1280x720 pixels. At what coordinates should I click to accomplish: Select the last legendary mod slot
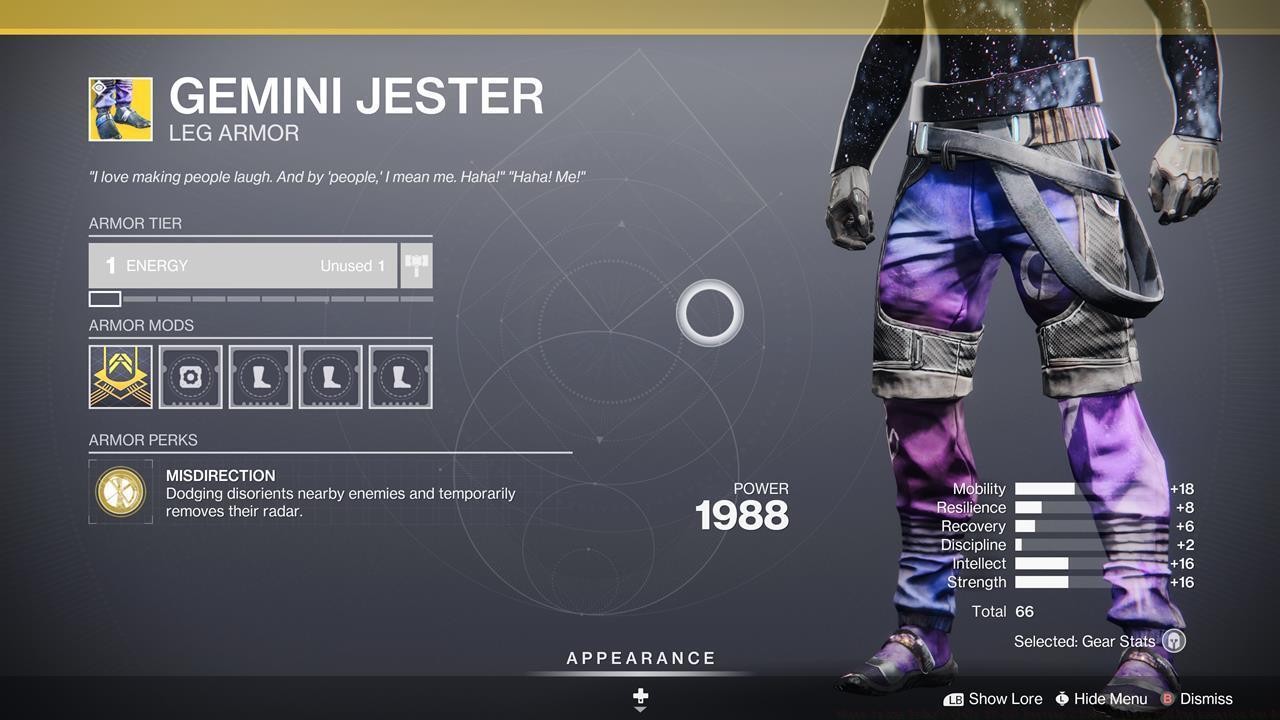tap(400, 376)
